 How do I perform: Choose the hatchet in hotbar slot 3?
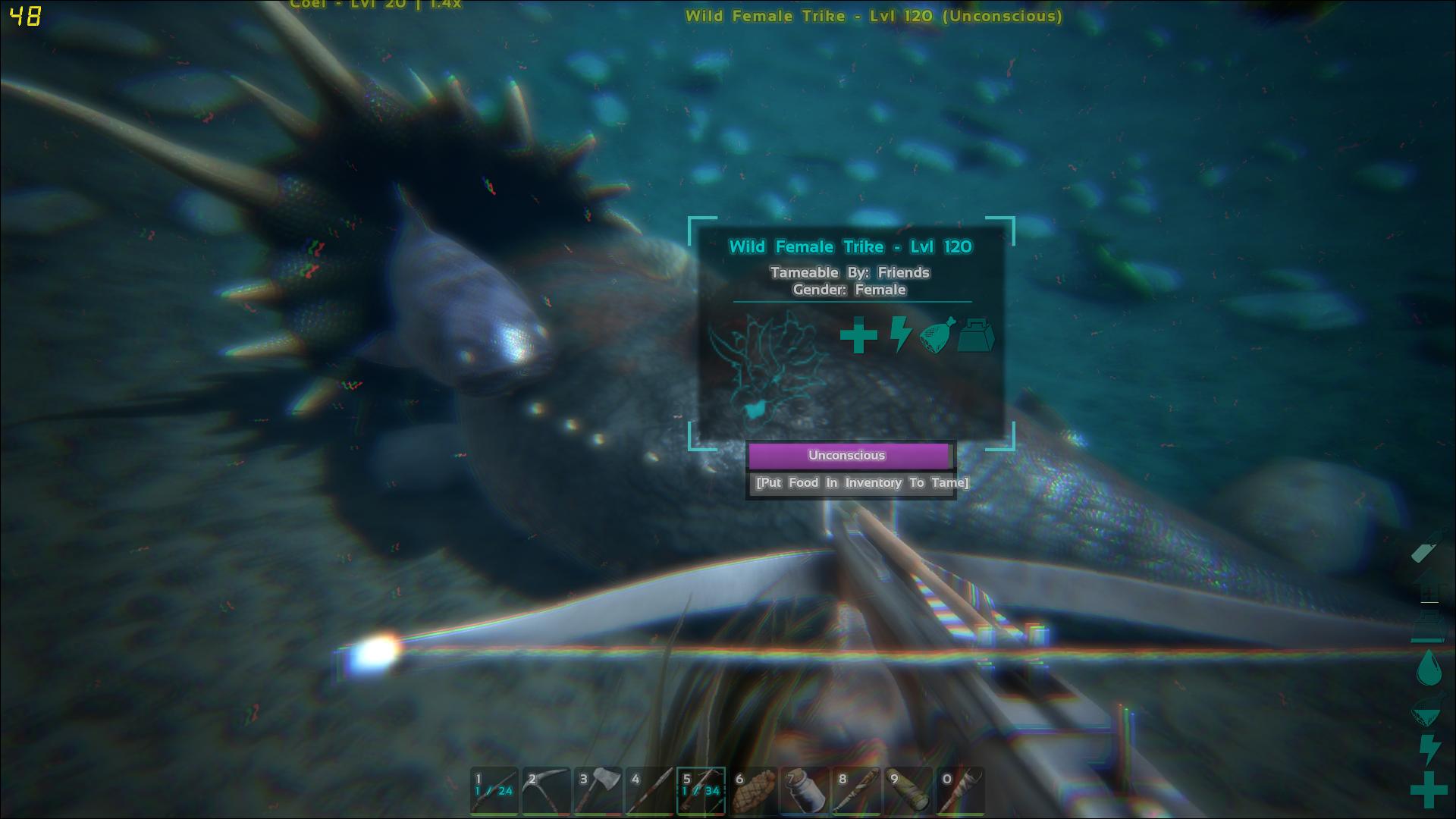[x=598, y=791]
